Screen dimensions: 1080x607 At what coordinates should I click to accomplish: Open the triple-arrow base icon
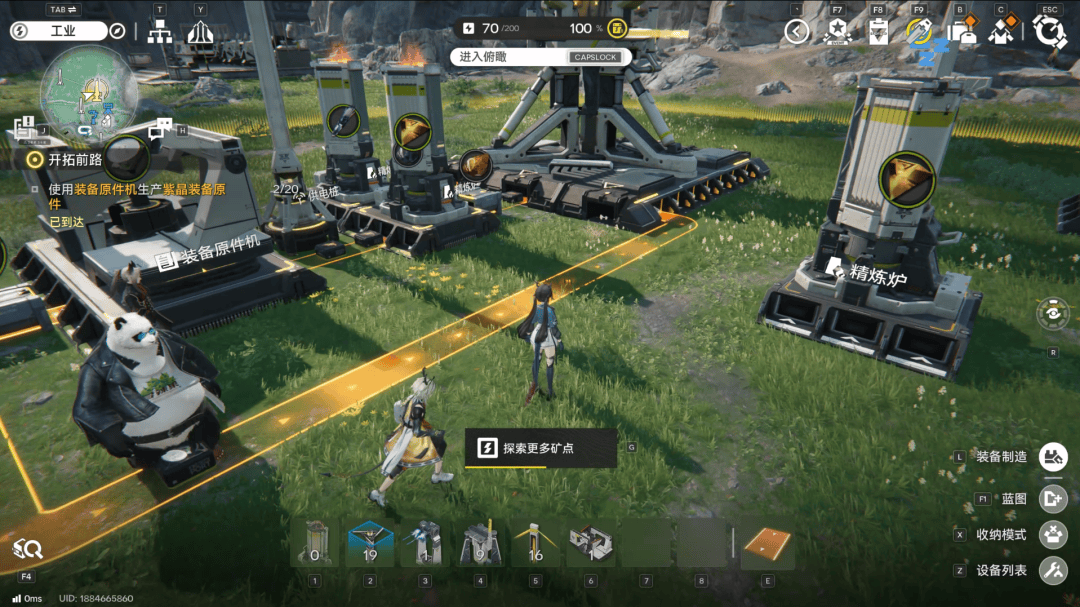(200, 32)
